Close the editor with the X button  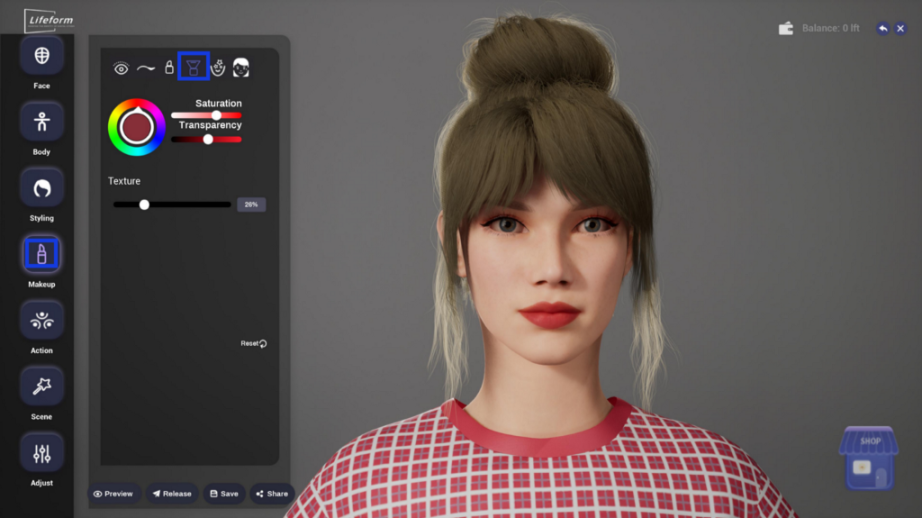pyautogui.click(x=900, y=29)
